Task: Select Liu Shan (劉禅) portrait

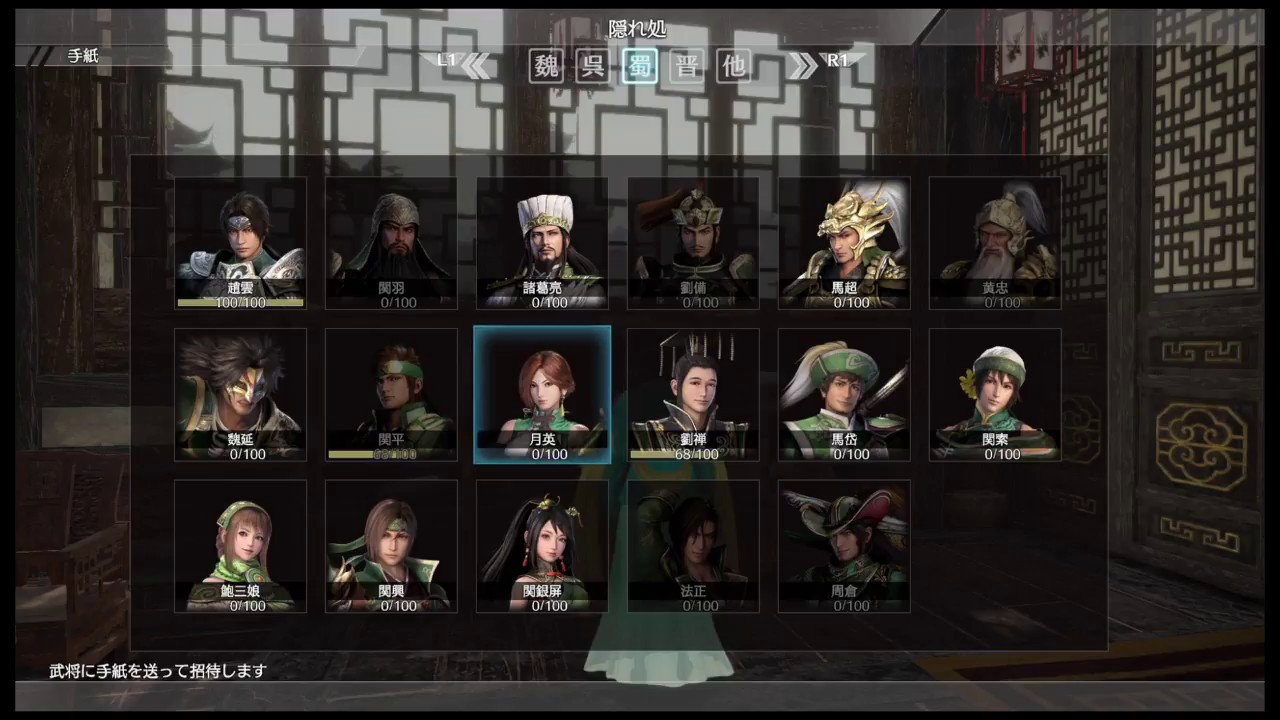Action: [693, 393]
